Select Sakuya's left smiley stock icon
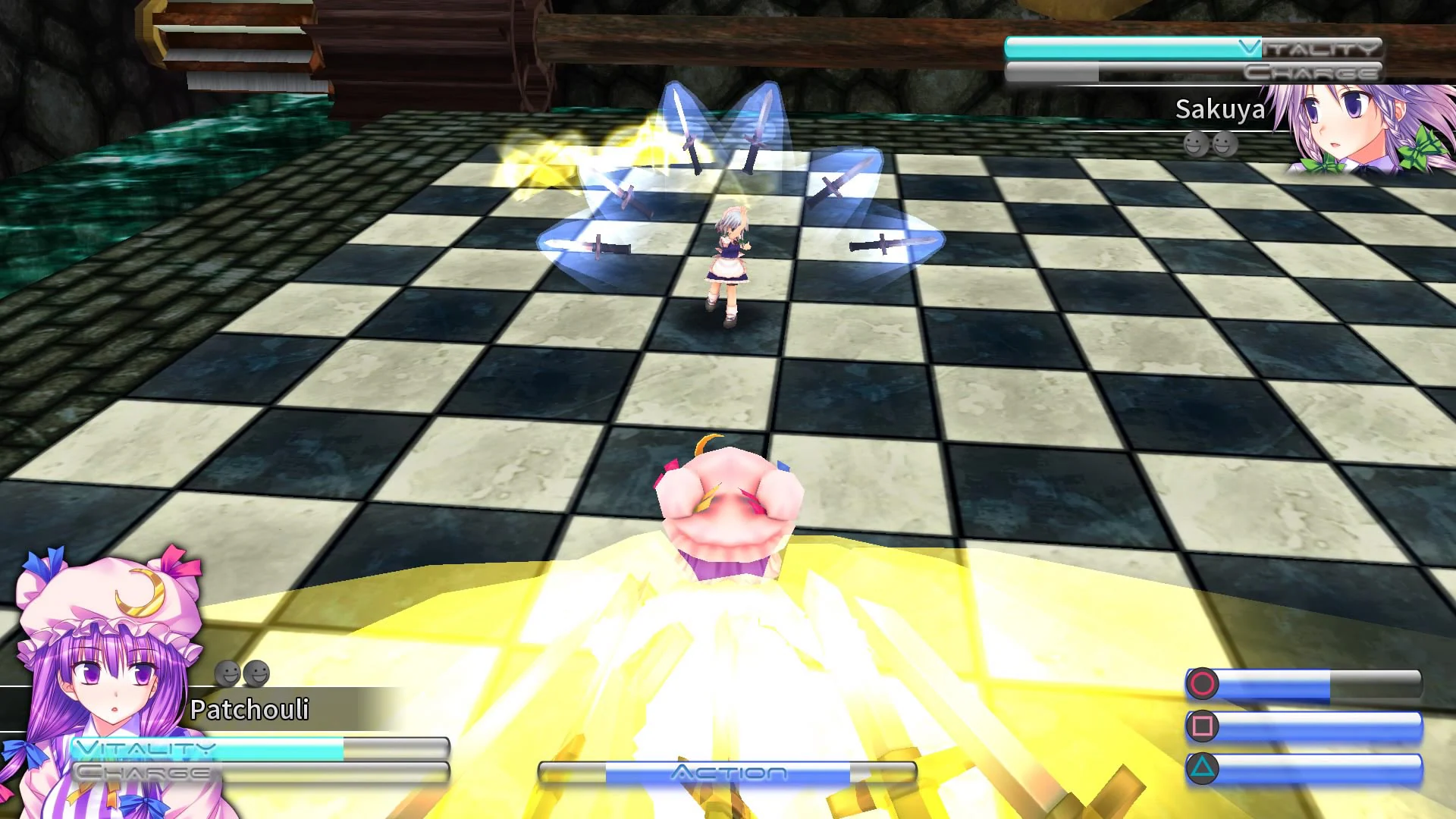1456x819 pixels. [1196, 145]
